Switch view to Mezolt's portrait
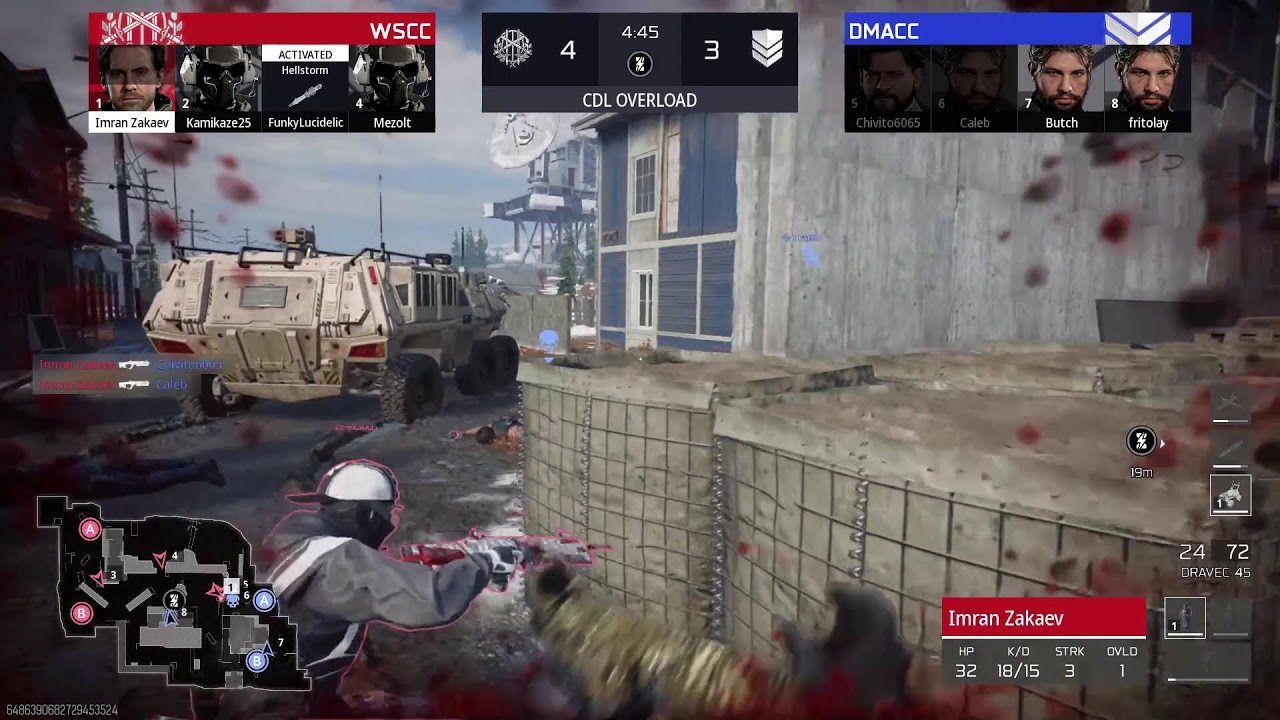 391,80
